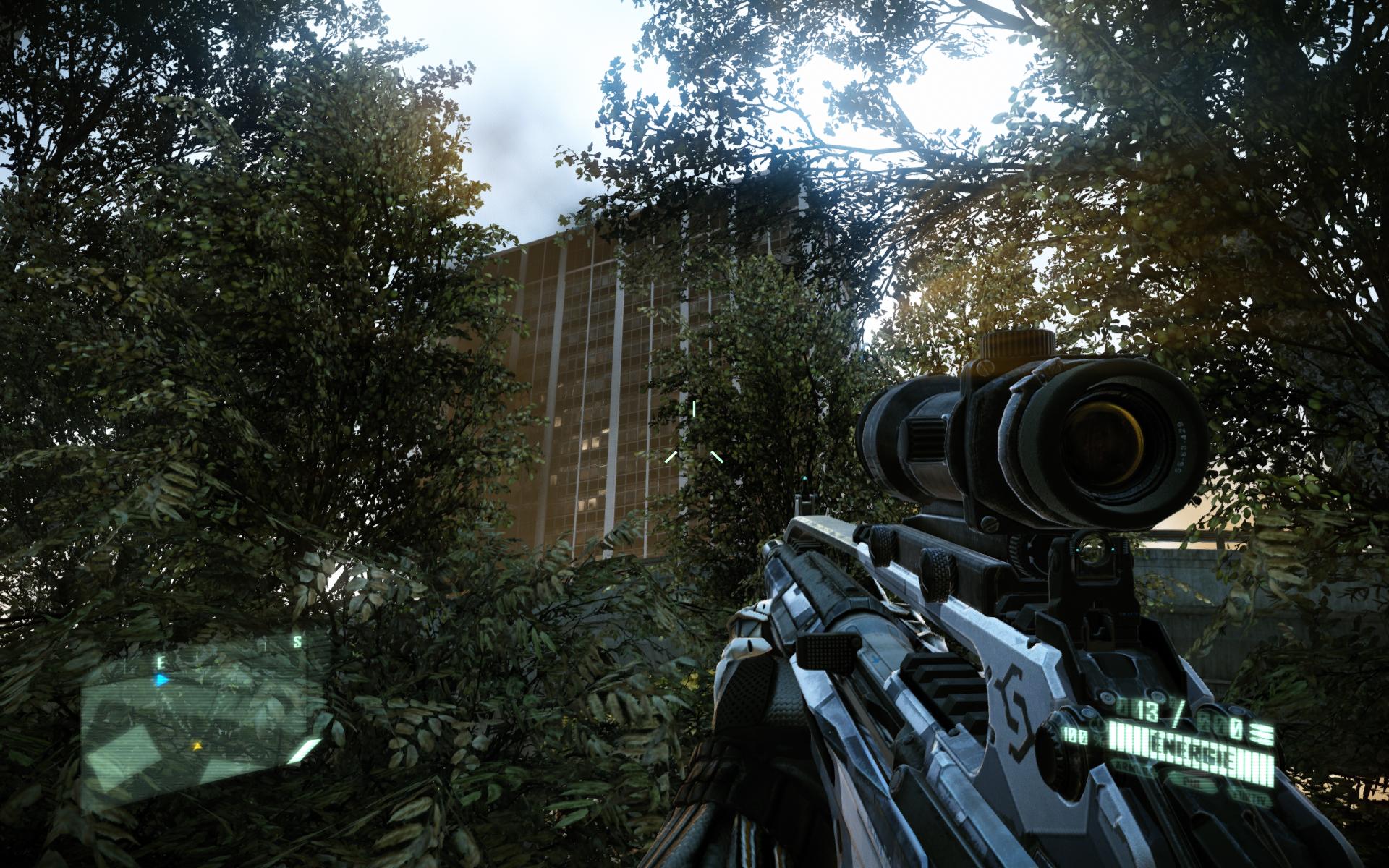Click the compass letter E on the minimap

point(161,661)
